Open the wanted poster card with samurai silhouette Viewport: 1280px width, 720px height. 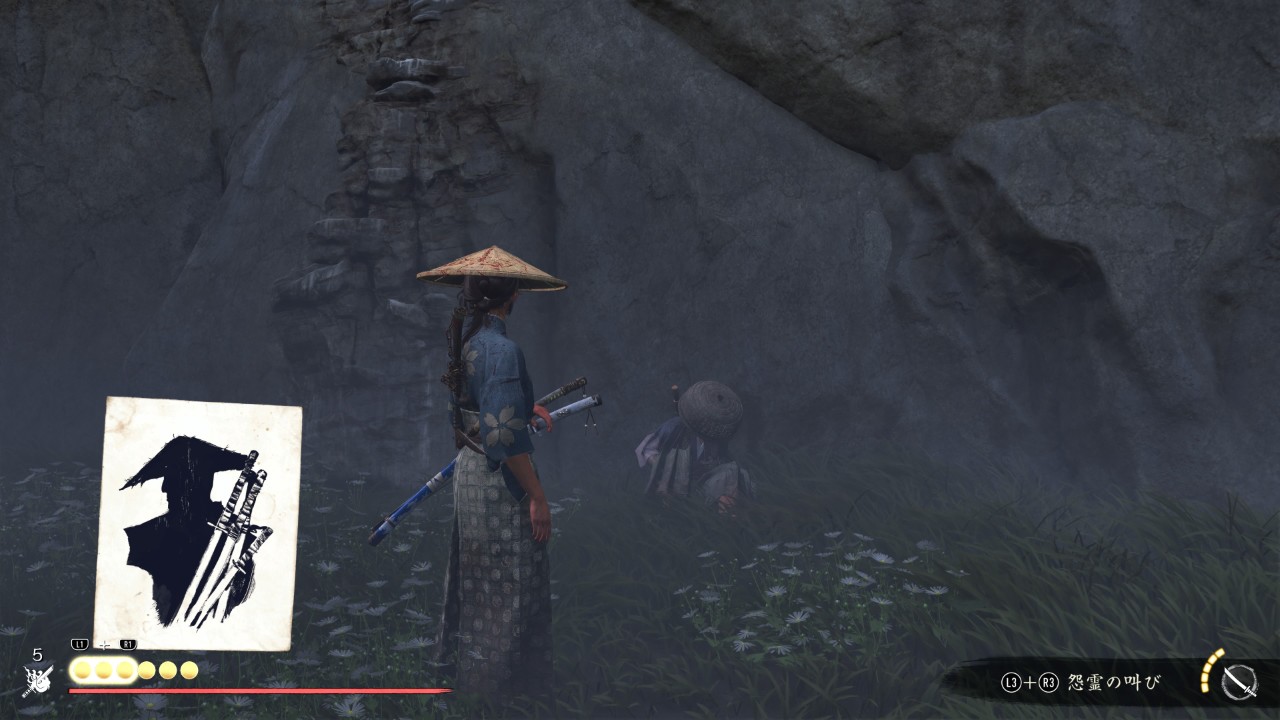[198, 522]
